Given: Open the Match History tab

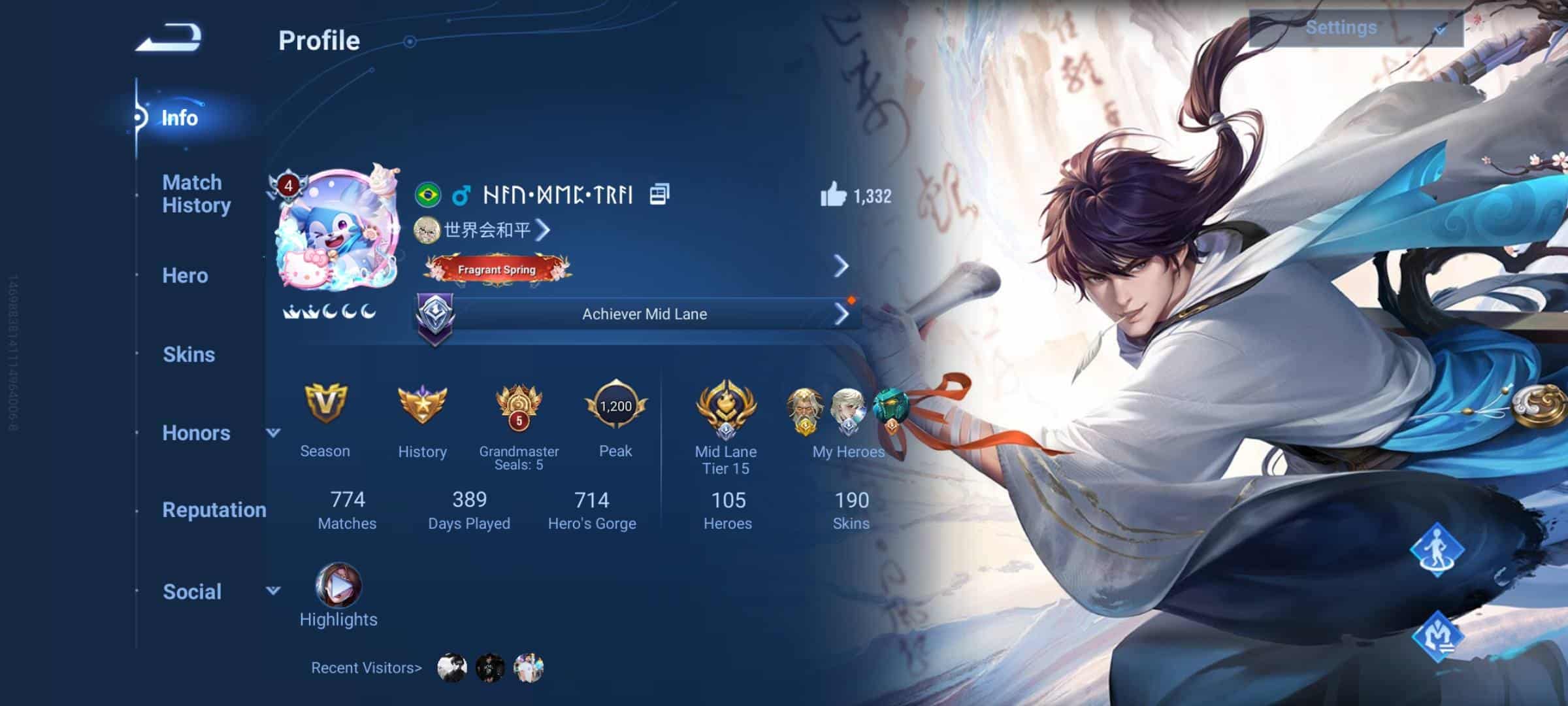Looking at the screenshot, I should [196, 193].
